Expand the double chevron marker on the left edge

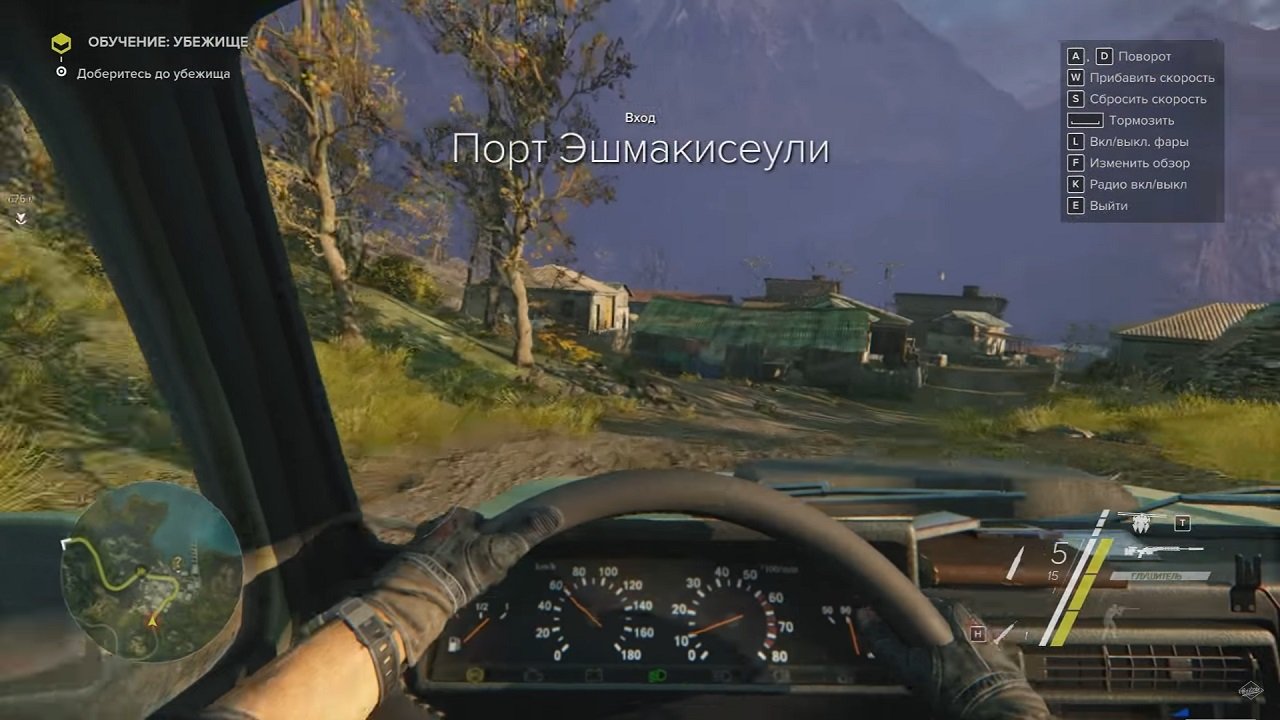click(21, 217)
